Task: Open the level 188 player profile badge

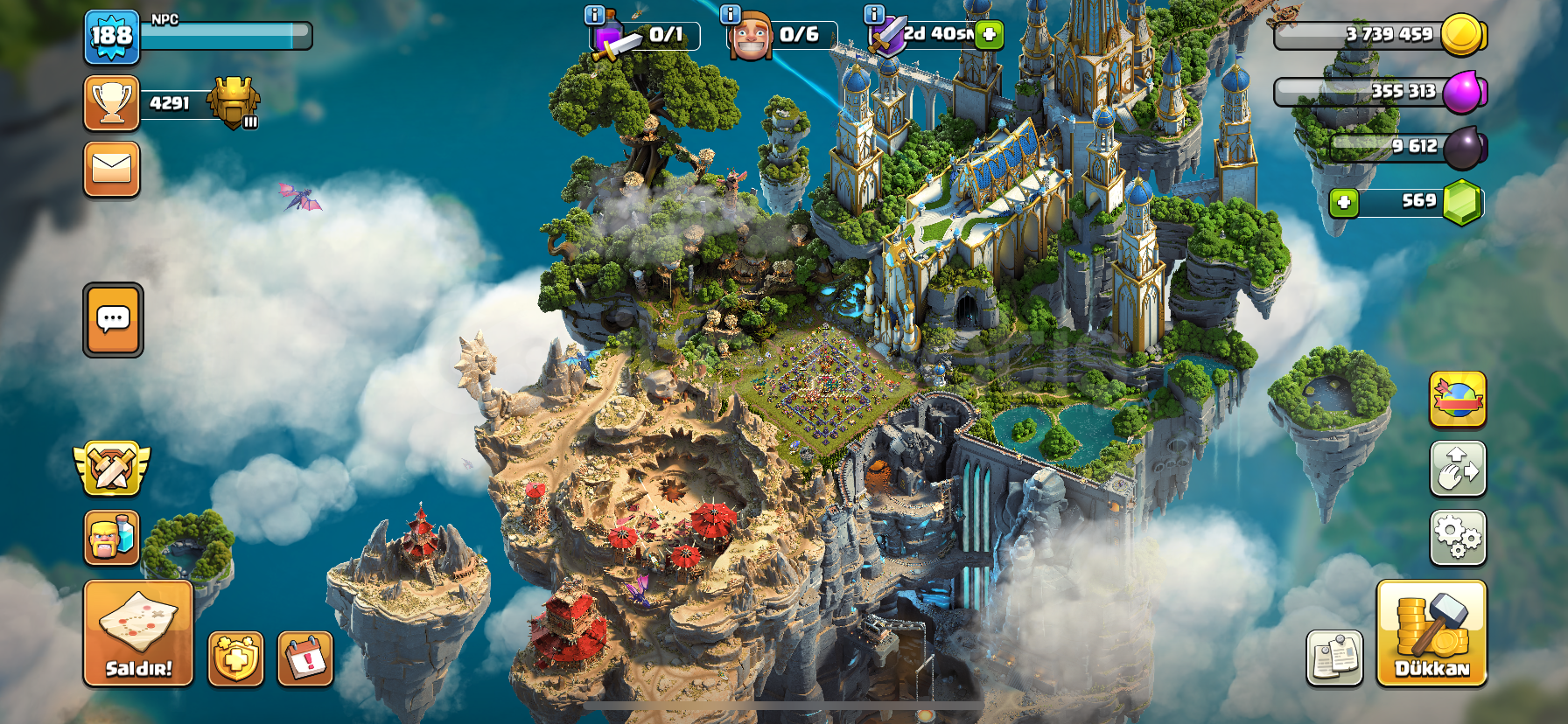Action: pyautogui.click(x=112, y=37)
